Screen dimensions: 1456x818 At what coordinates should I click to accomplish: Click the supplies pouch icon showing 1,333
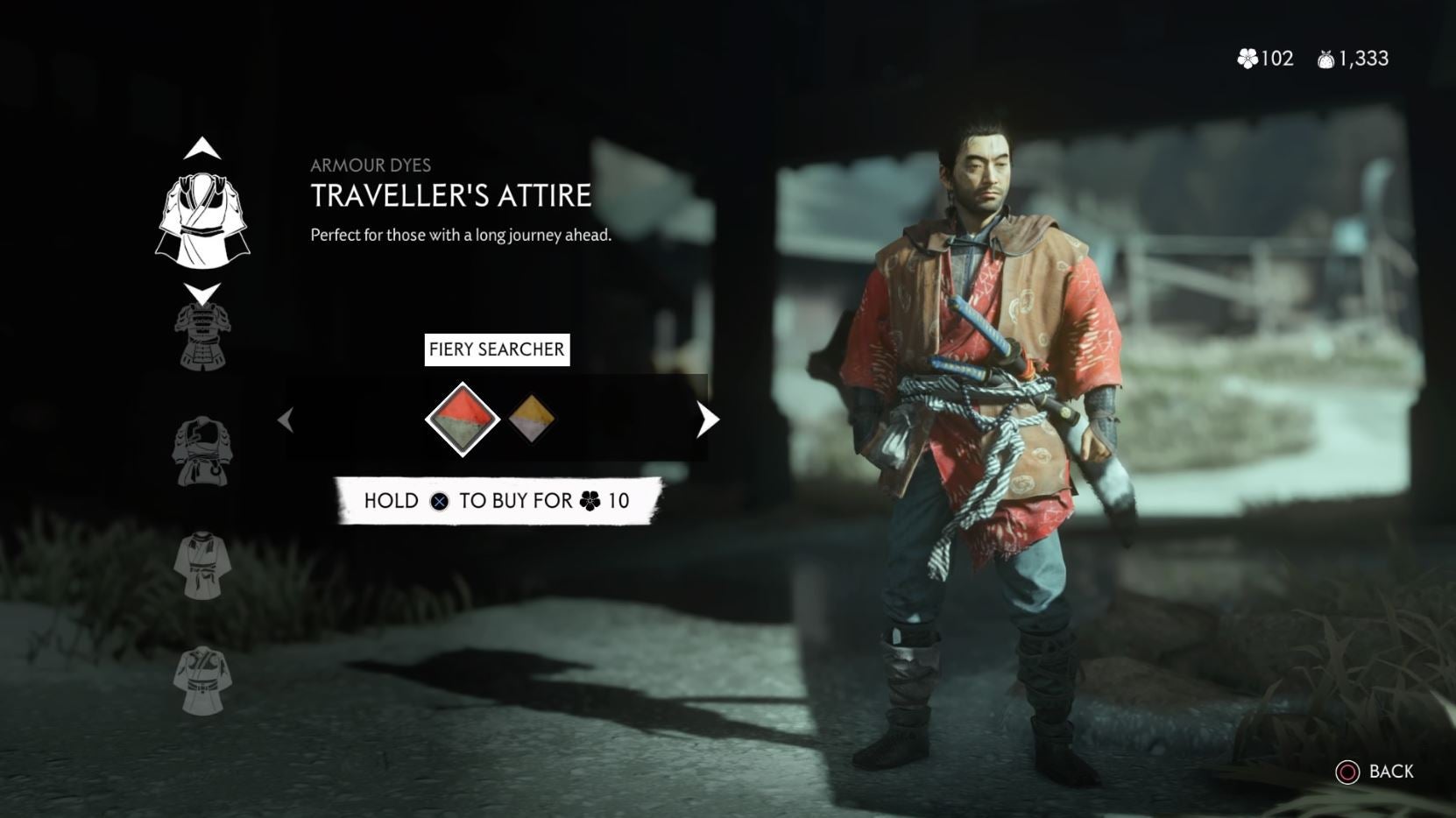click(x=1328, y=58)
